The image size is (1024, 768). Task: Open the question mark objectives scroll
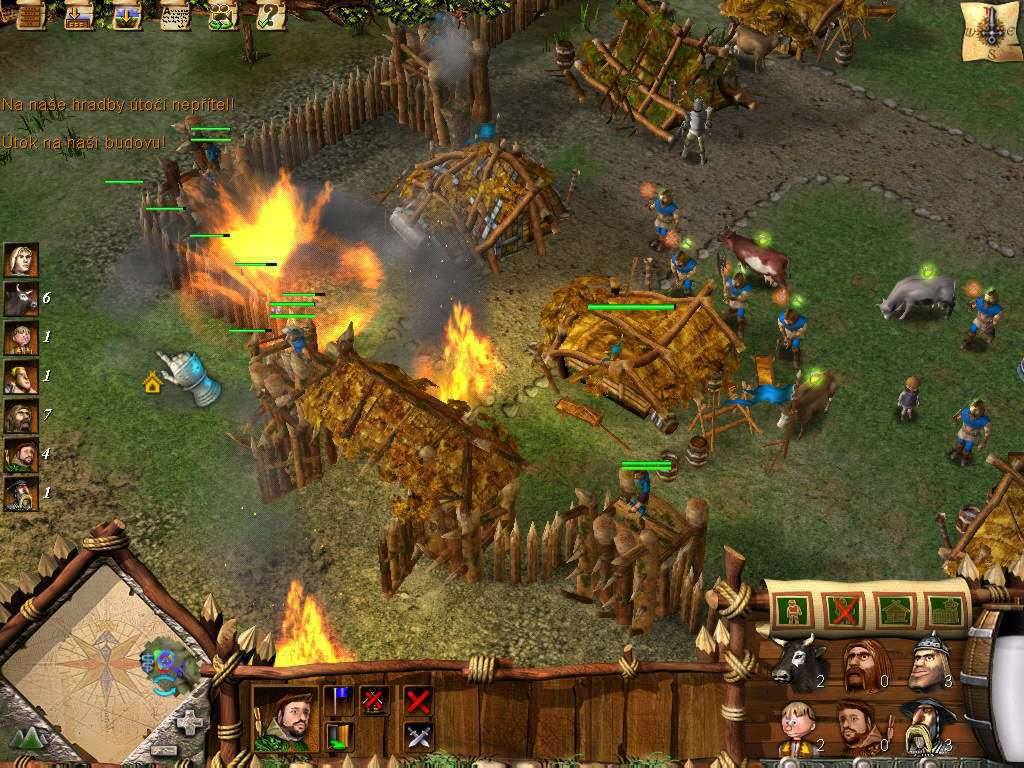270,14
